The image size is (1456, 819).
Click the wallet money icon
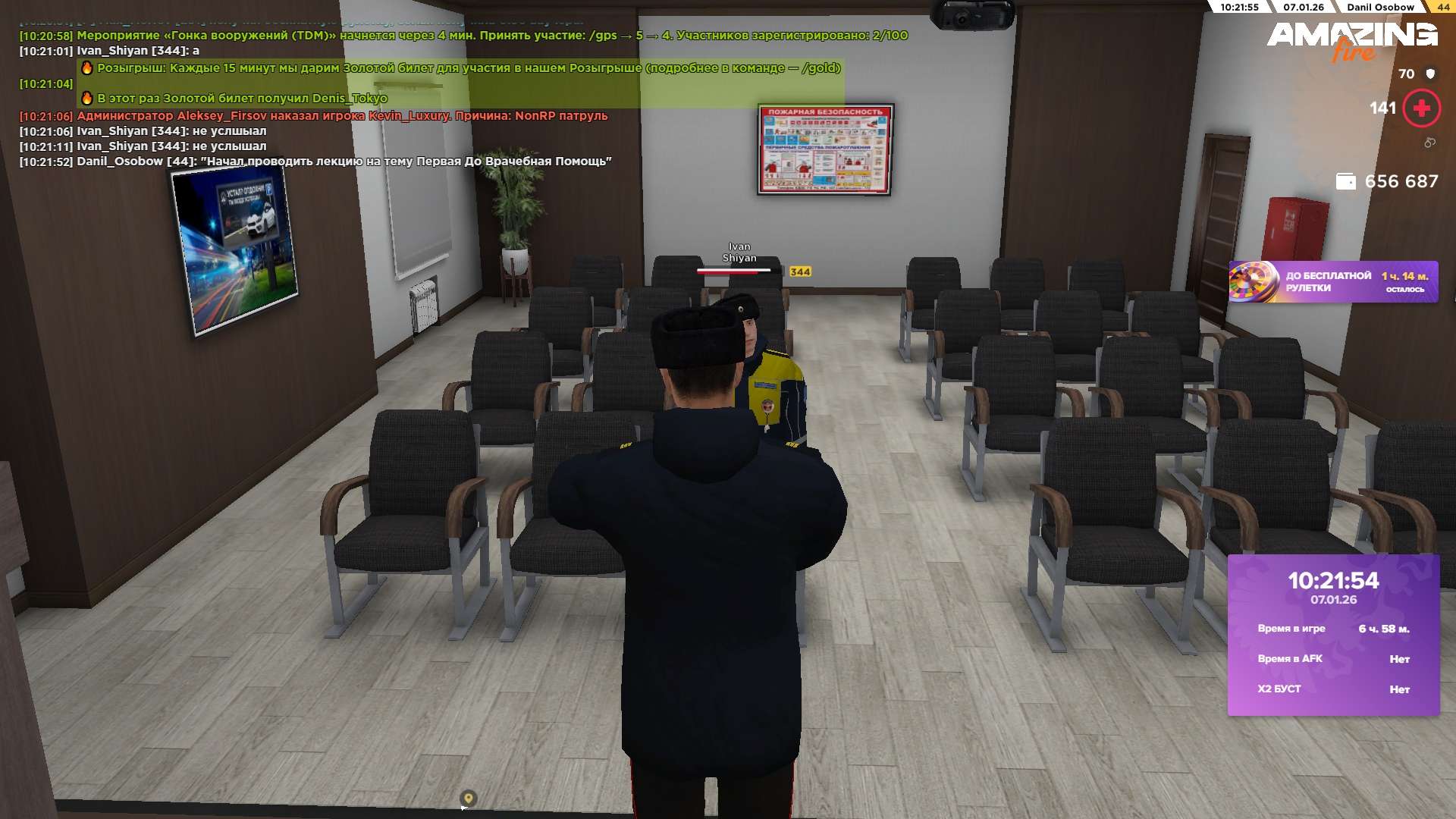[x=1345, y=182]
